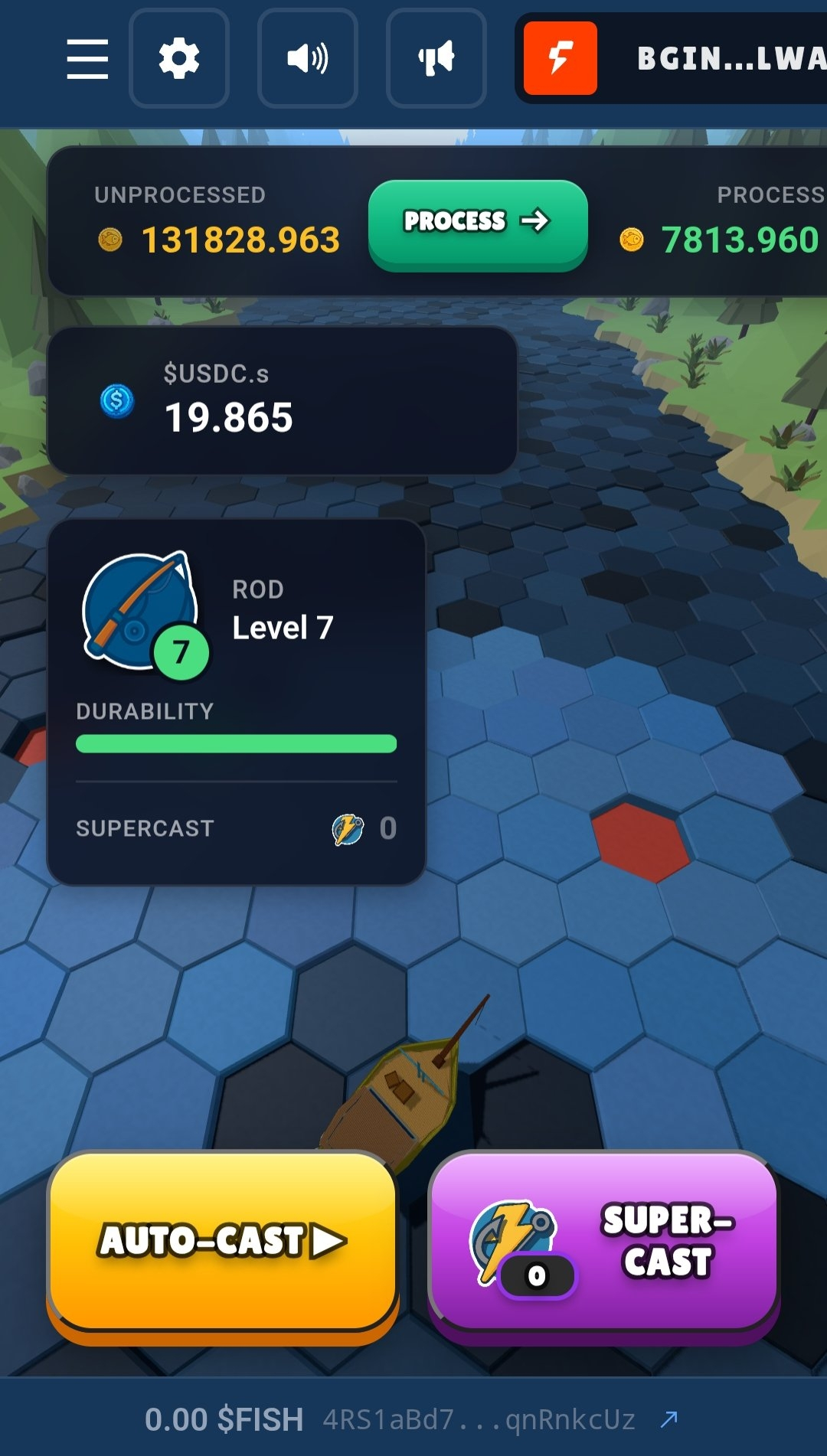The image size is (827, 1456).
Task: Open the BGIN...LWA wallet account button
Action: [674, 59]
